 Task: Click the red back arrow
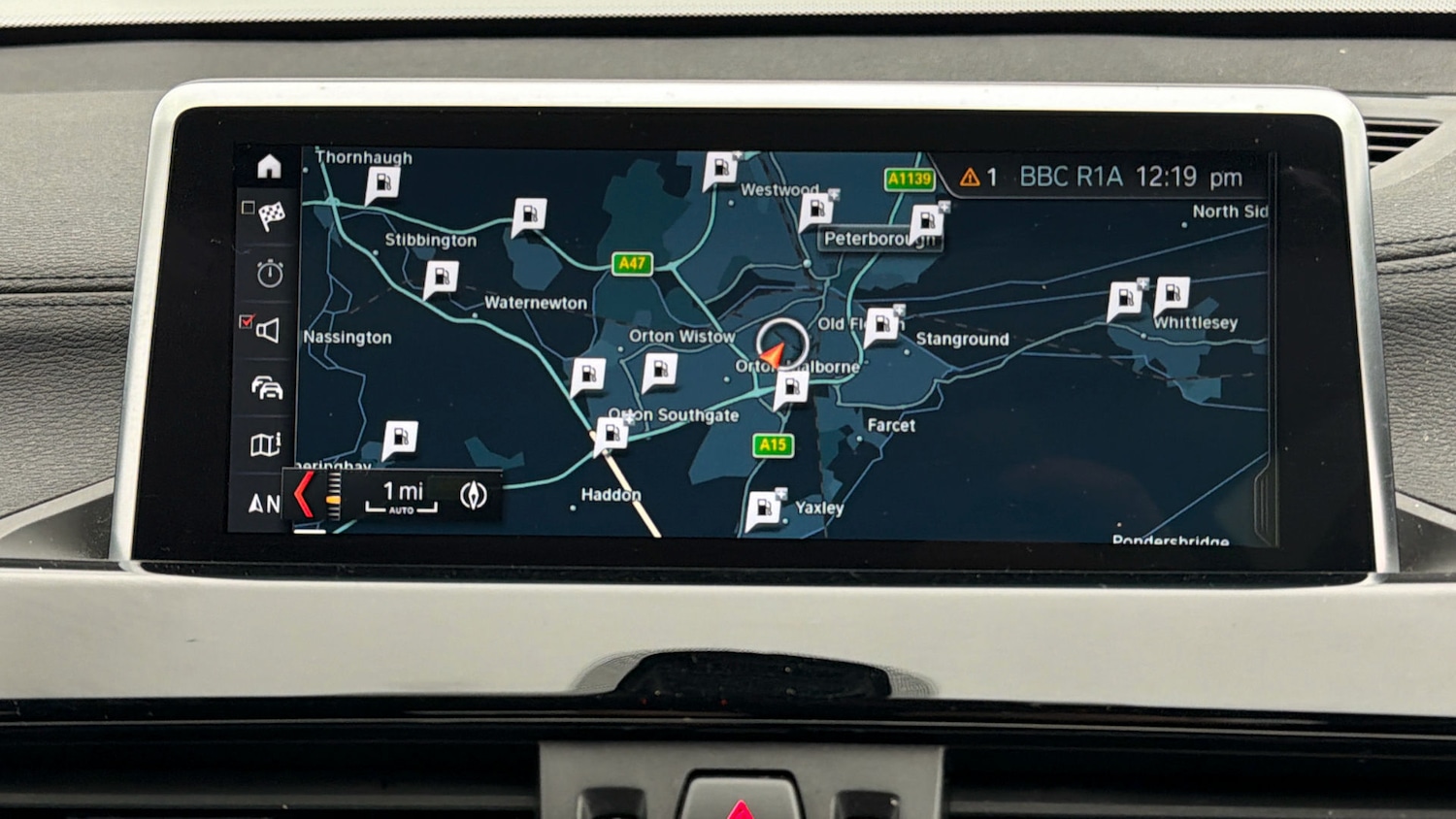[x=304, y=494]
